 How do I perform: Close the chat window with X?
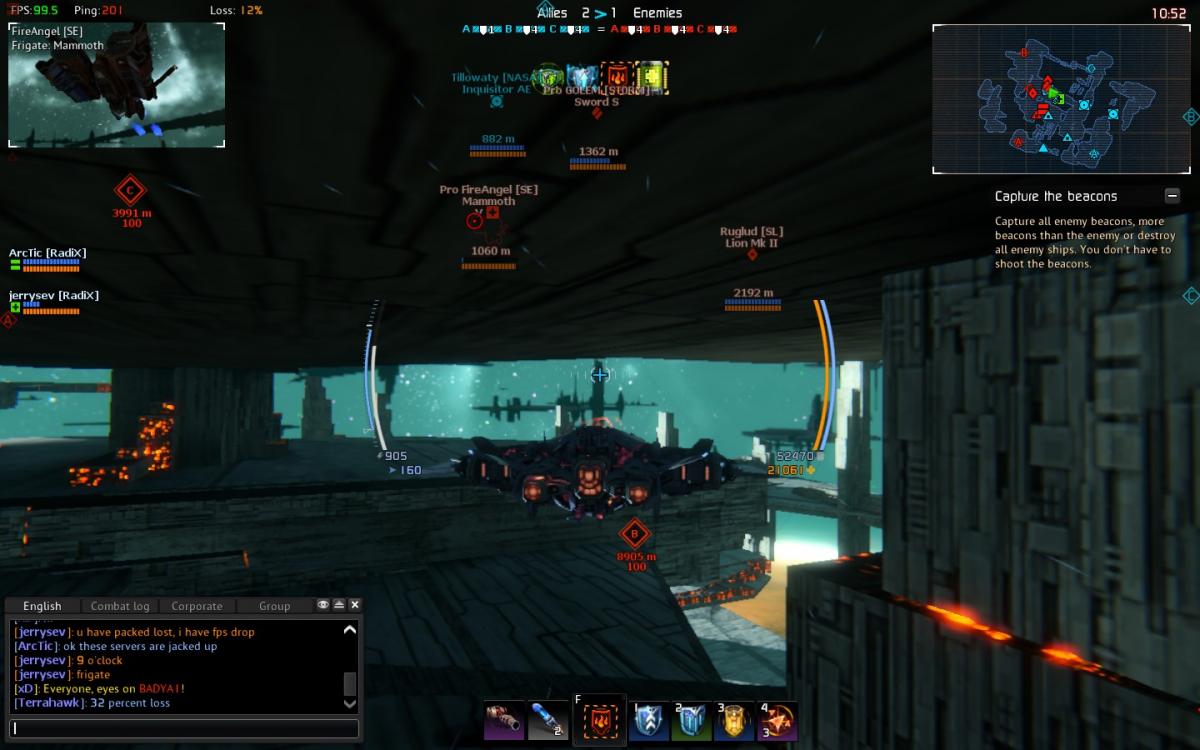[x=355, y=605]
